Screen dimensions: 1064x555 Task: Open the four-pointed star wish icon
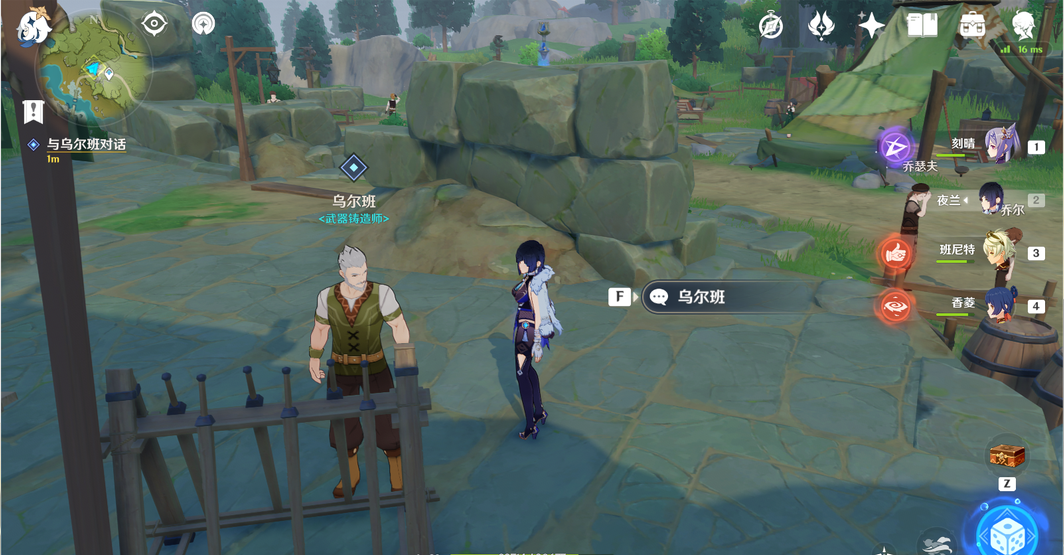(871, 26)
